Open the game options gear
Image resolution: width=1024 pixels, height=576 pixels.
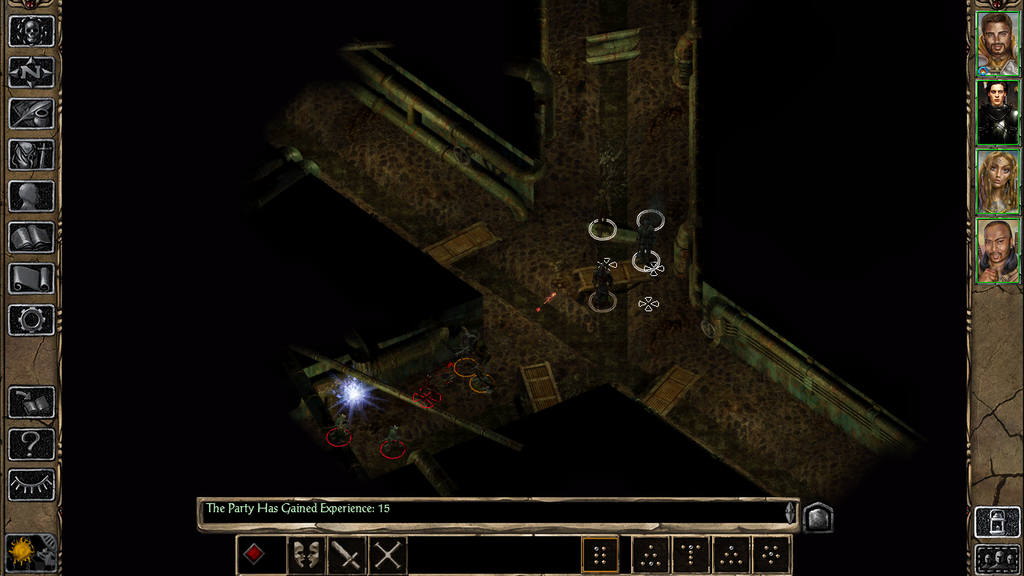tap(31, 320)
